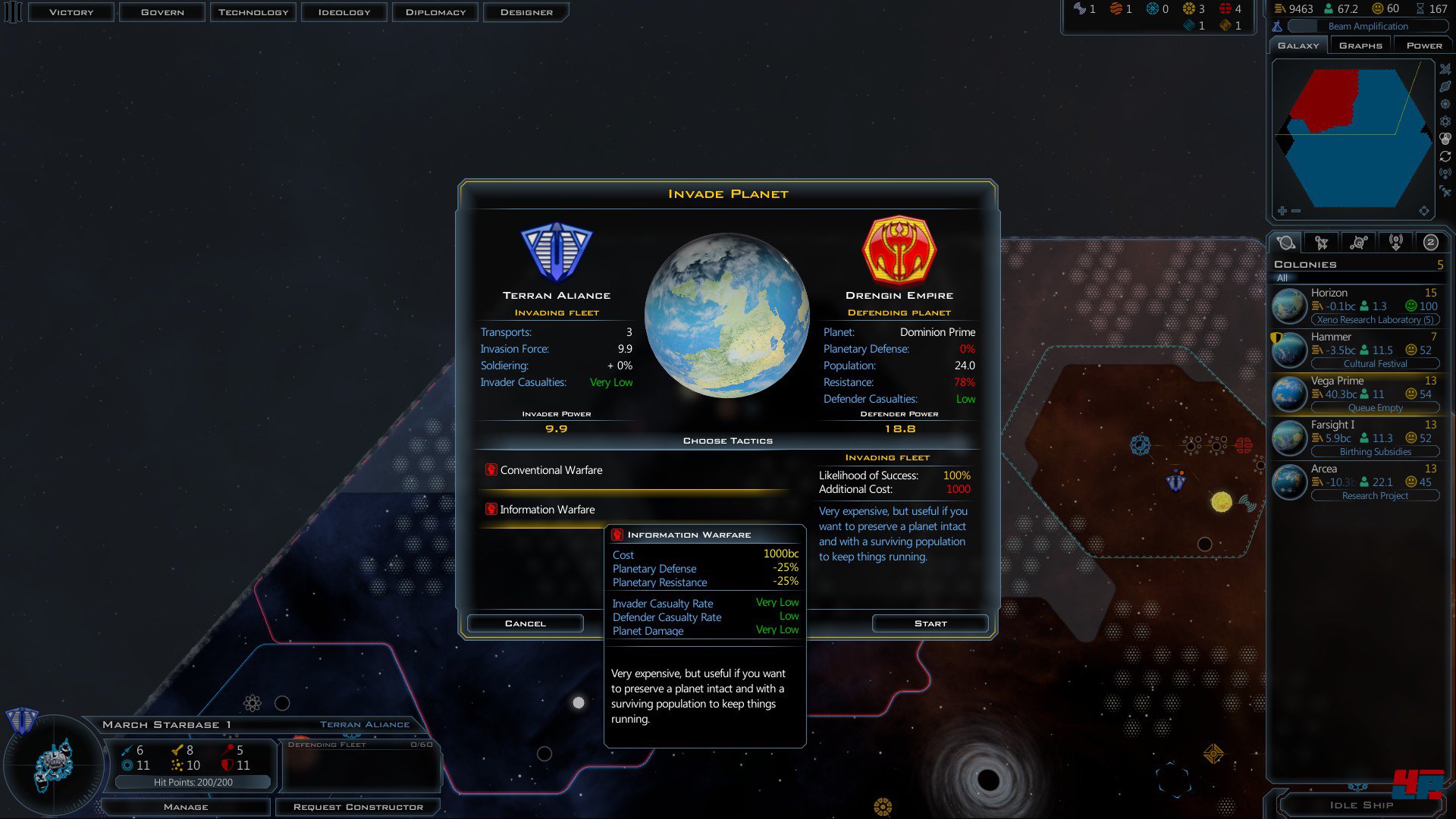Click the Manage starbase button
This screenshot has height=819, width=1456.
pyautogui.click(x=186, y=807)
